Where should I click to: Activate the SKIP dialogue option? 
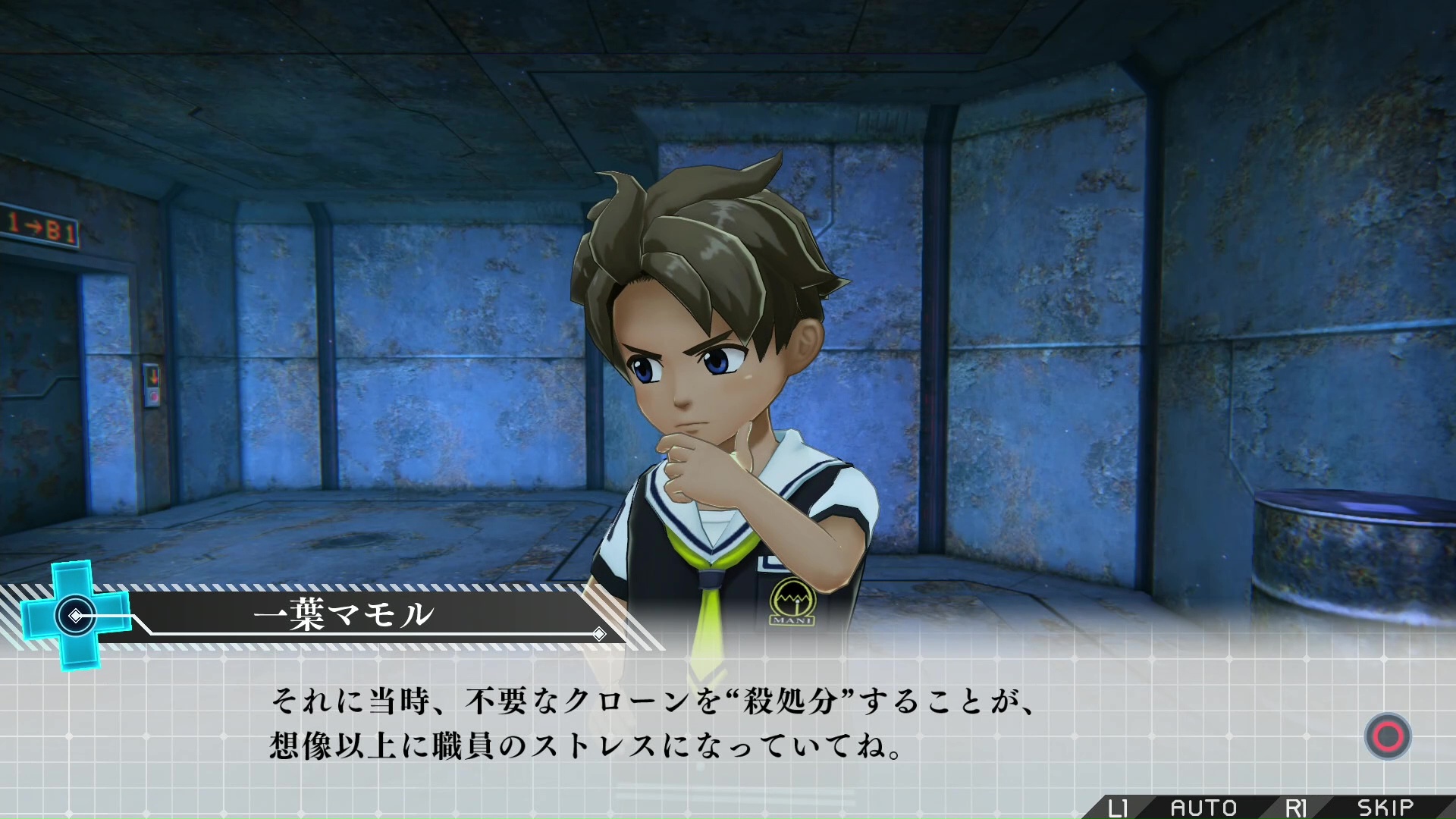[1385, 808]
